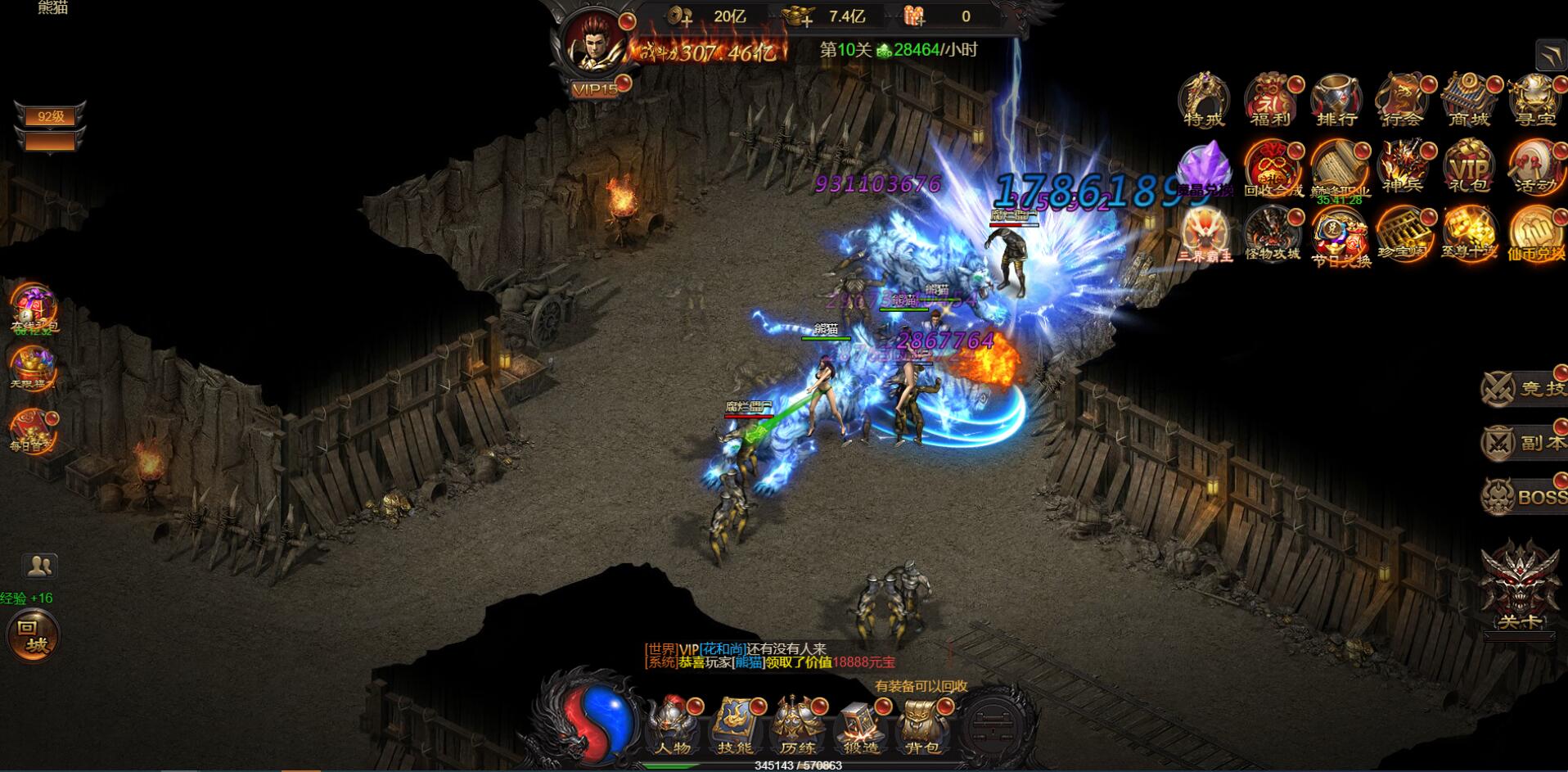Viewport: 1568px width, 772px height.
Task: Click the 回城 return-to-town button
Action: pos(33,636)
